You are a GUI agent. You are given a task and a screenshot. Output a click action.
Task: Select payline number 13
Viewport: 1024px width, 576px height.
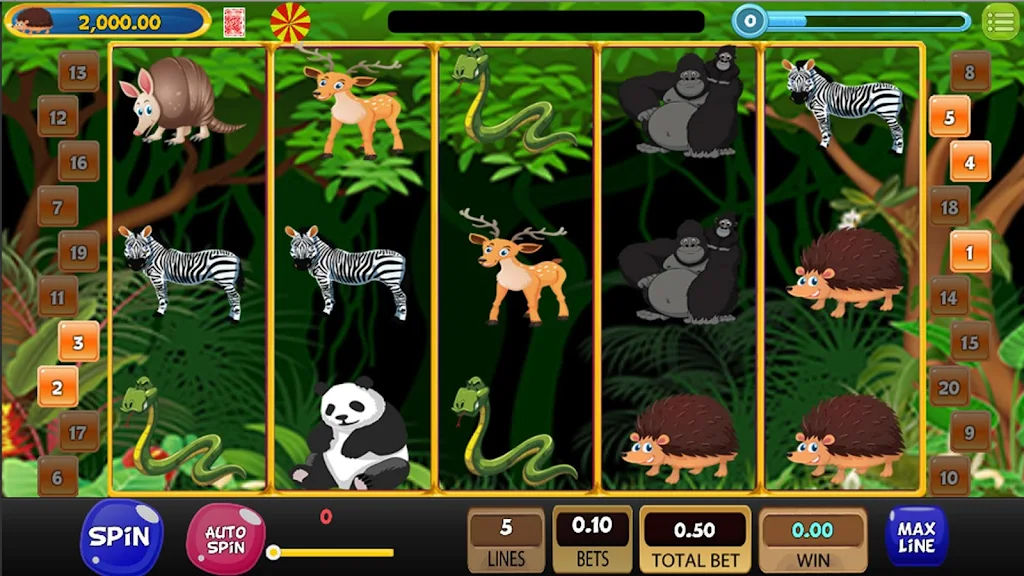[x=78, y=72]
